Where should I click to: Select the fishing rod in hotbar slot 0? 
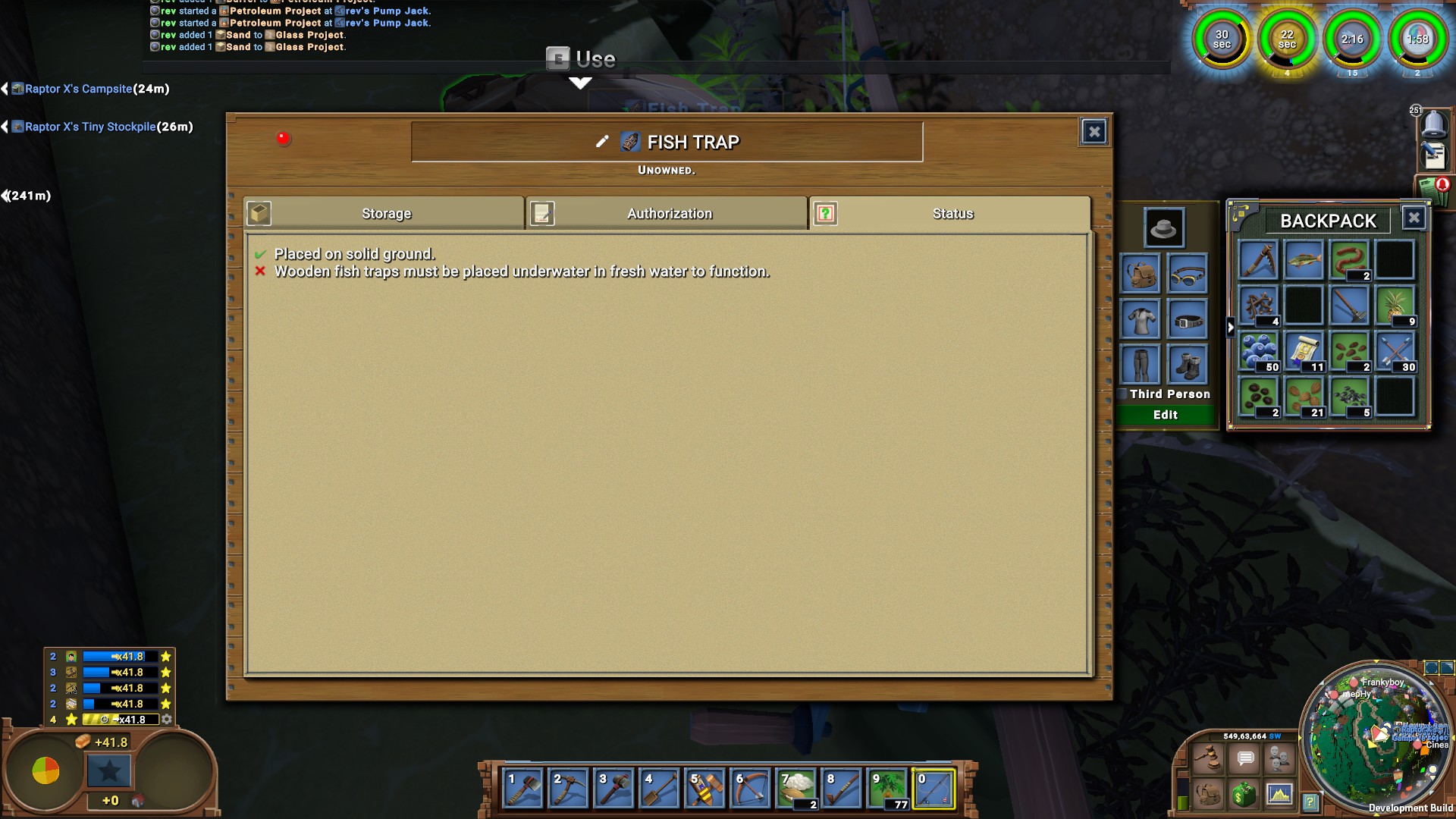tap(934, 789)
